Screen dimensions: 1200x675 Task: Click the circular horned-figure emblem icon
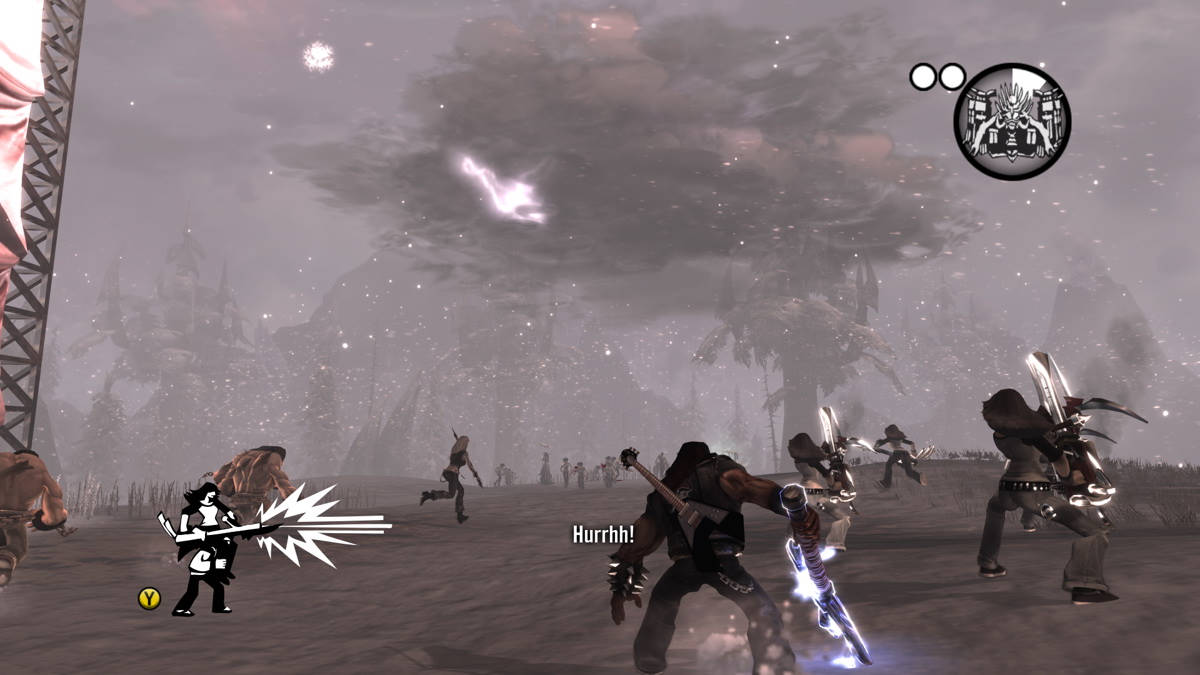point(1011,121)
